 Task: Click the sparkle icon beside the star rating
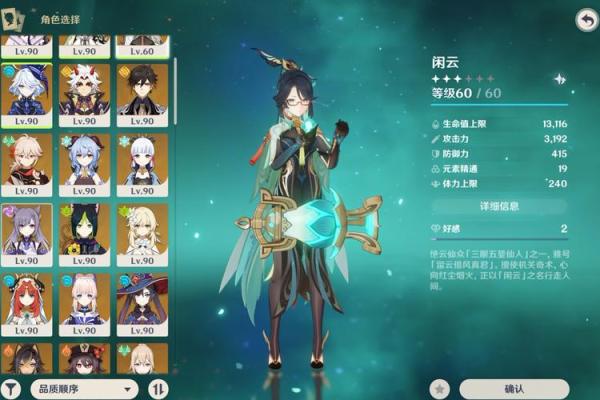coord(560,78)
